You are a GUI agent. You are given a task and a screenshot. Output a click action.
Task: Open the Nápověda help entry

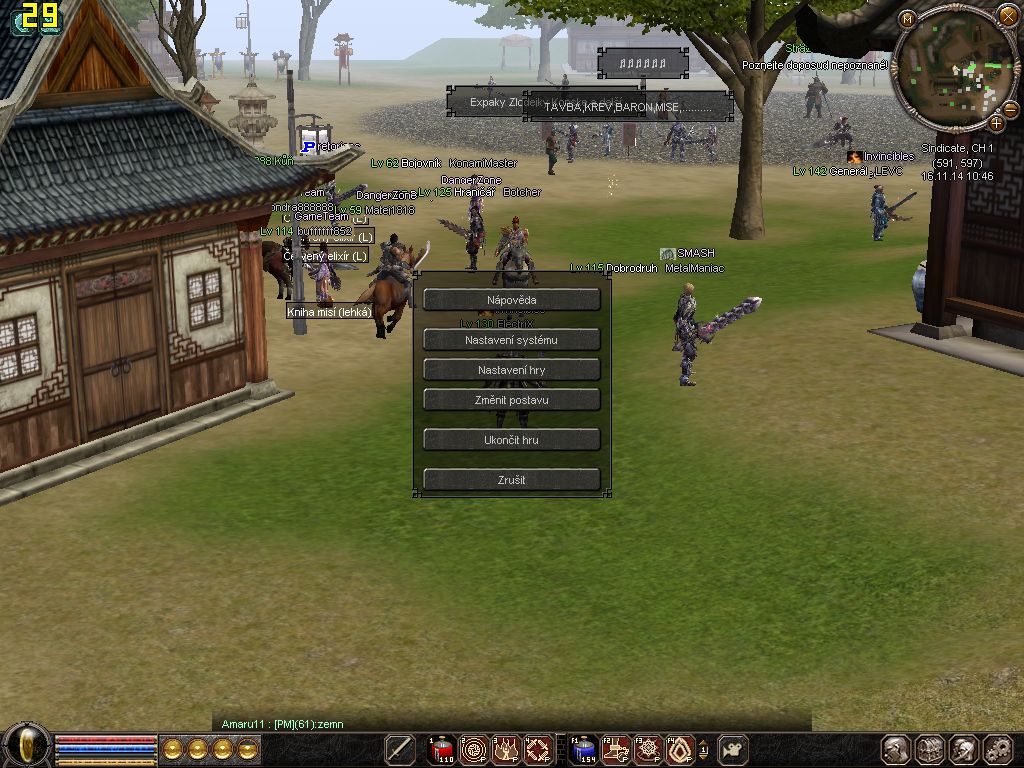512,300
